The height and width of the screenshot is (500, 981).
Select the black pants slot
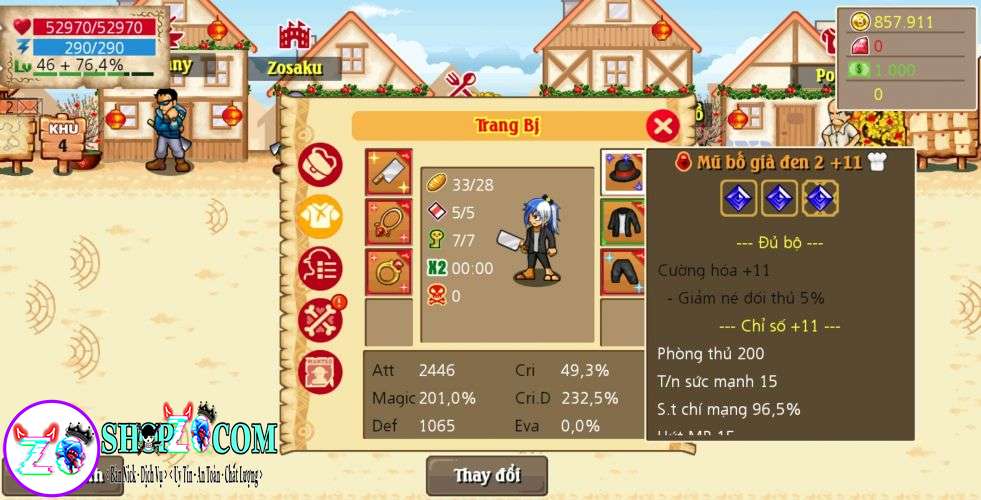pos(622,272)
